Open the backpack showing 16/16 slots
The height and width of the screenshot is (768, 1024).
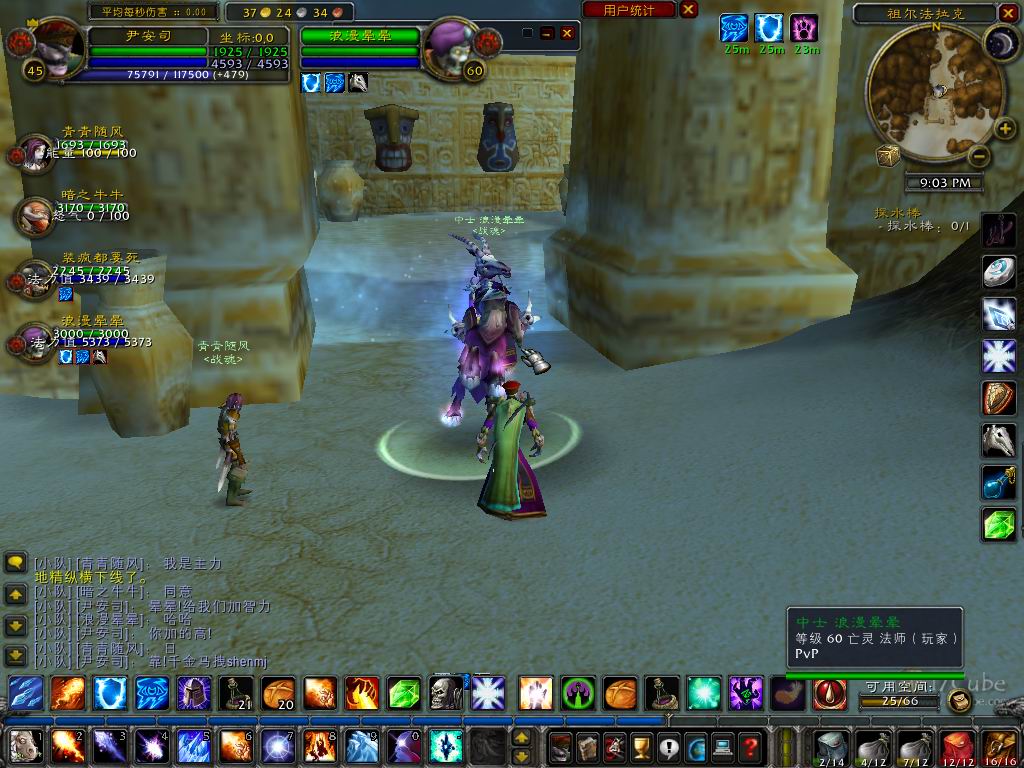click(1001, 746)
